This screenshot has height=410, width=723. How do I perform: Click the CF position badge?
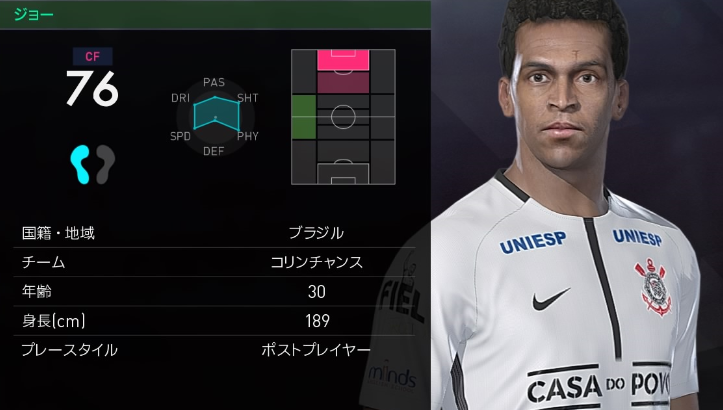pos(92,57)
